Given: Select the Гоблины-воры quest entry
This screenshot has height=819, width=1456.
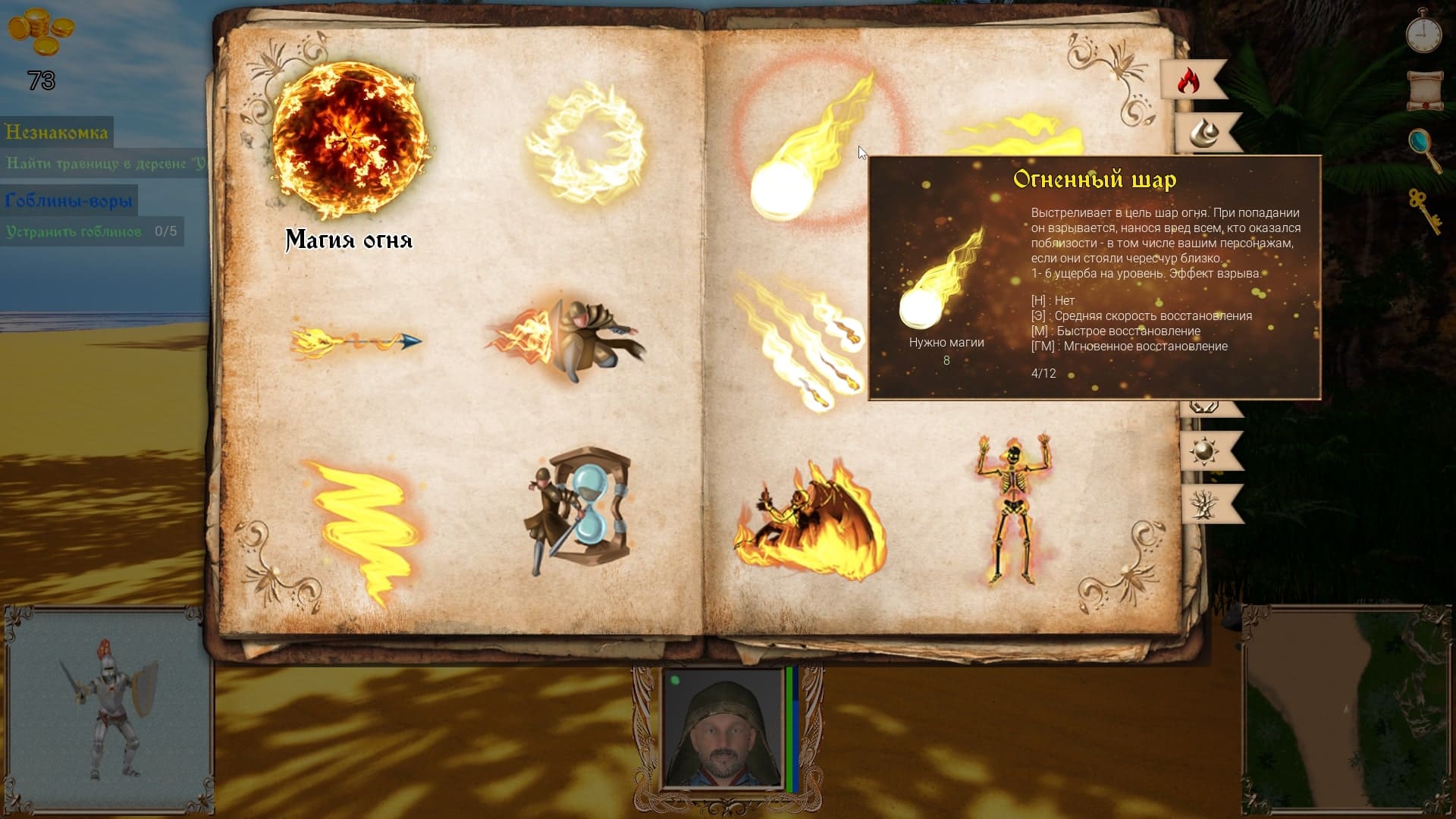Looking at the screenshot, I should click(x=68, y=201).
